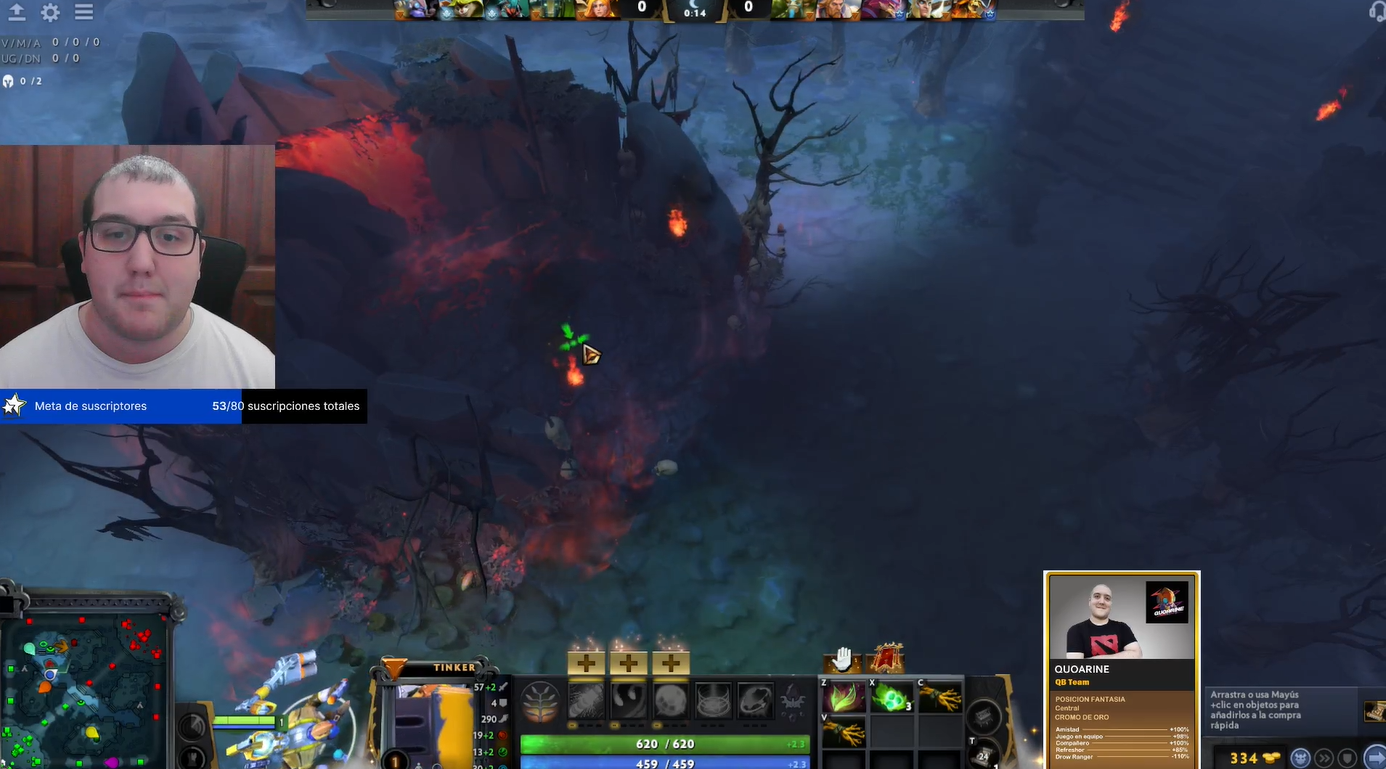Click the courier button next to the gold
The height and width of the screenshot is (769, 1386).
pos(1300,757)
